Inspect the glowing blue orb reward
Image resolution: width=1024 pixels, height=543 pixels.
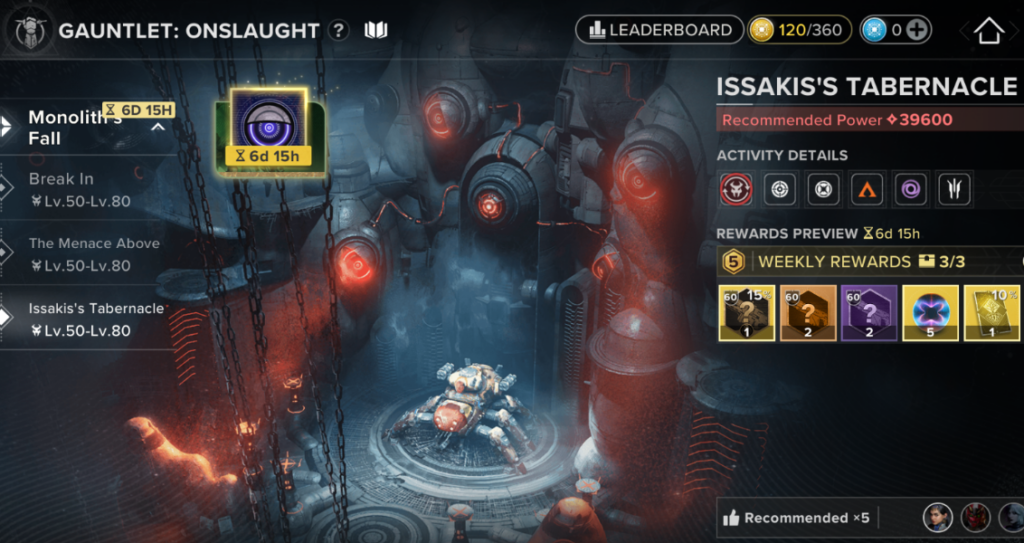pos(931,311)
